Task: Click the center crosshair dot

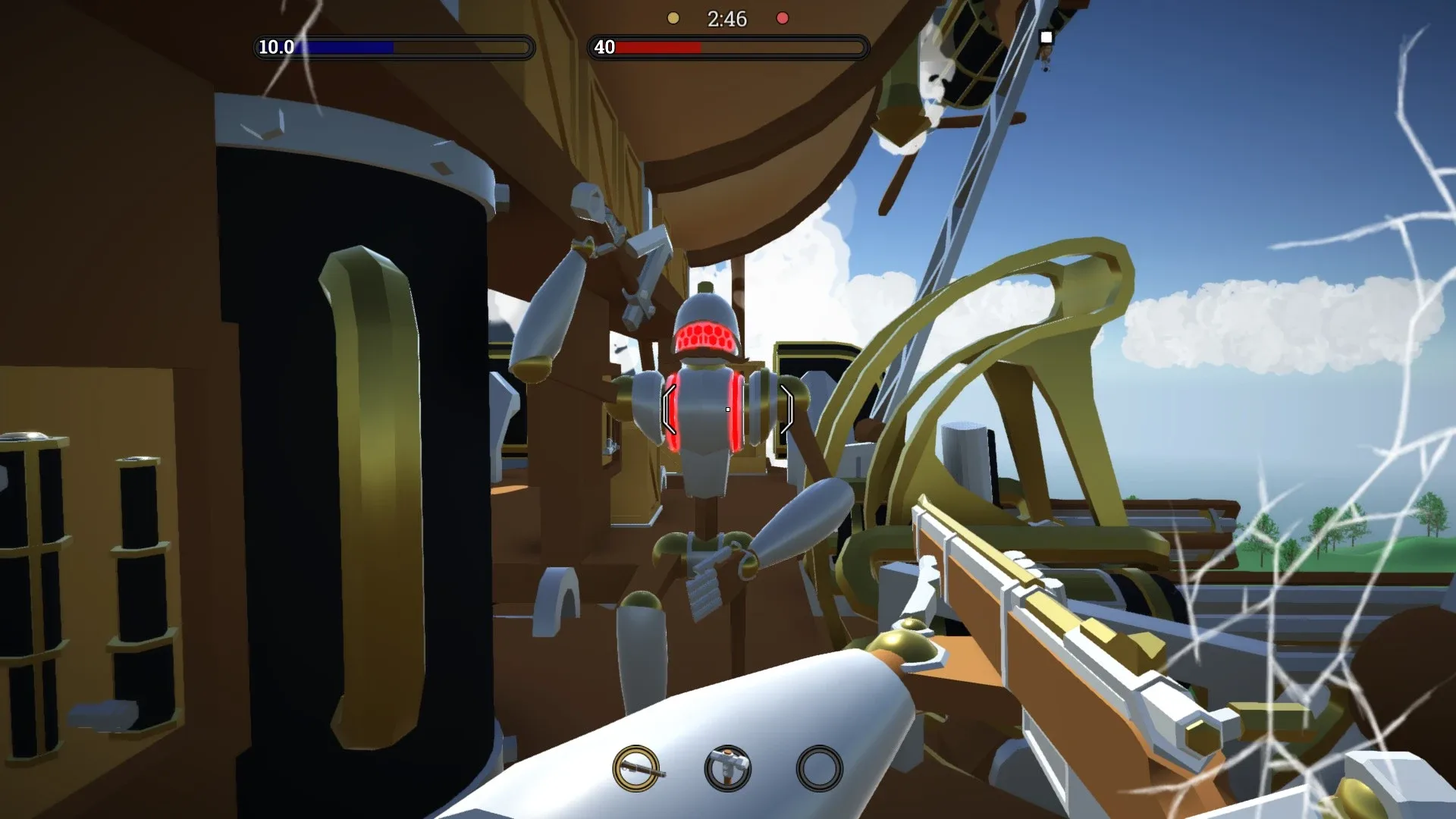Action: pos(726,408)
